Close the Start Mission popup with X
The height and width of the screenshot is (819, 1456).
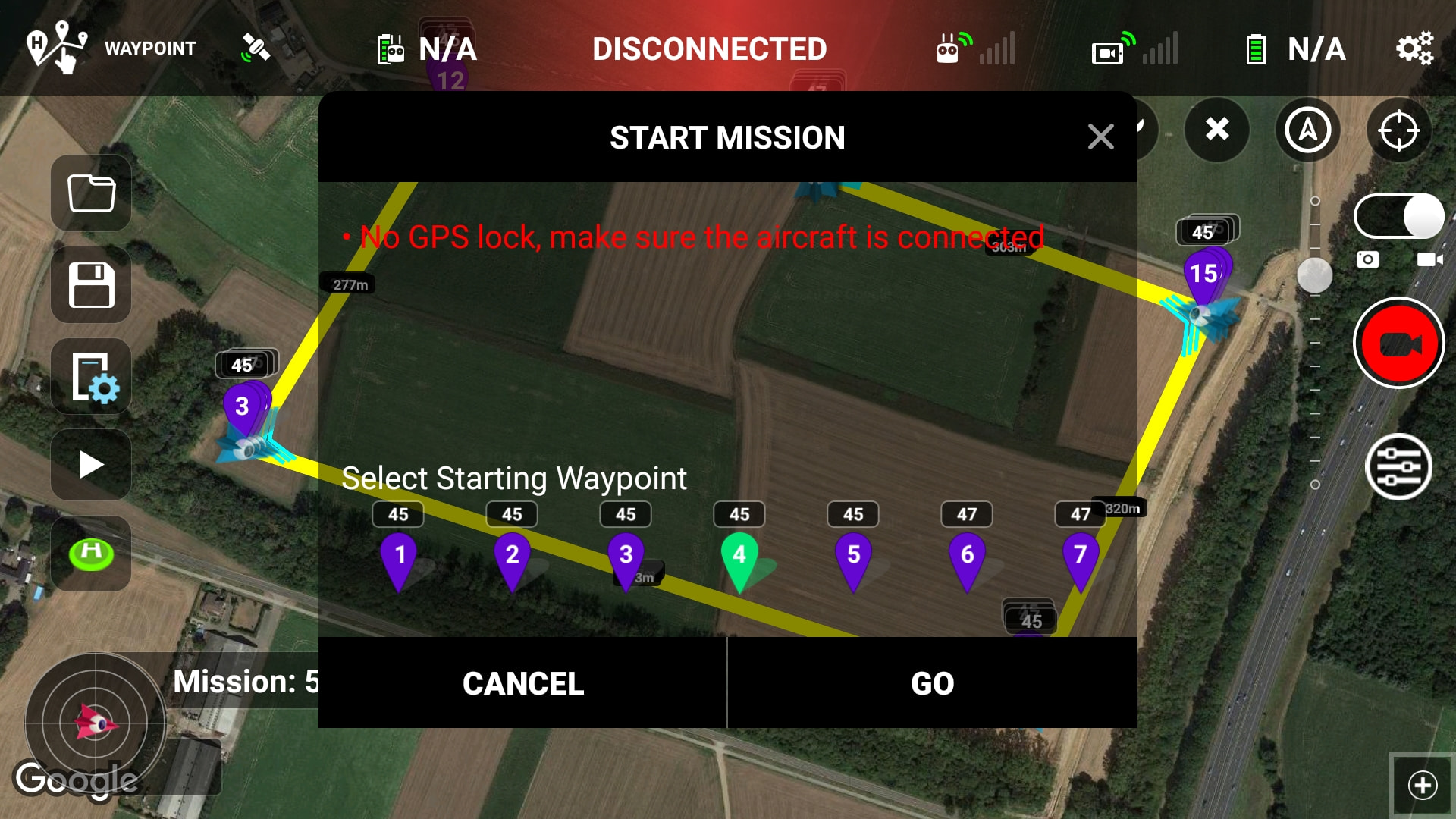click(1100, 137)
